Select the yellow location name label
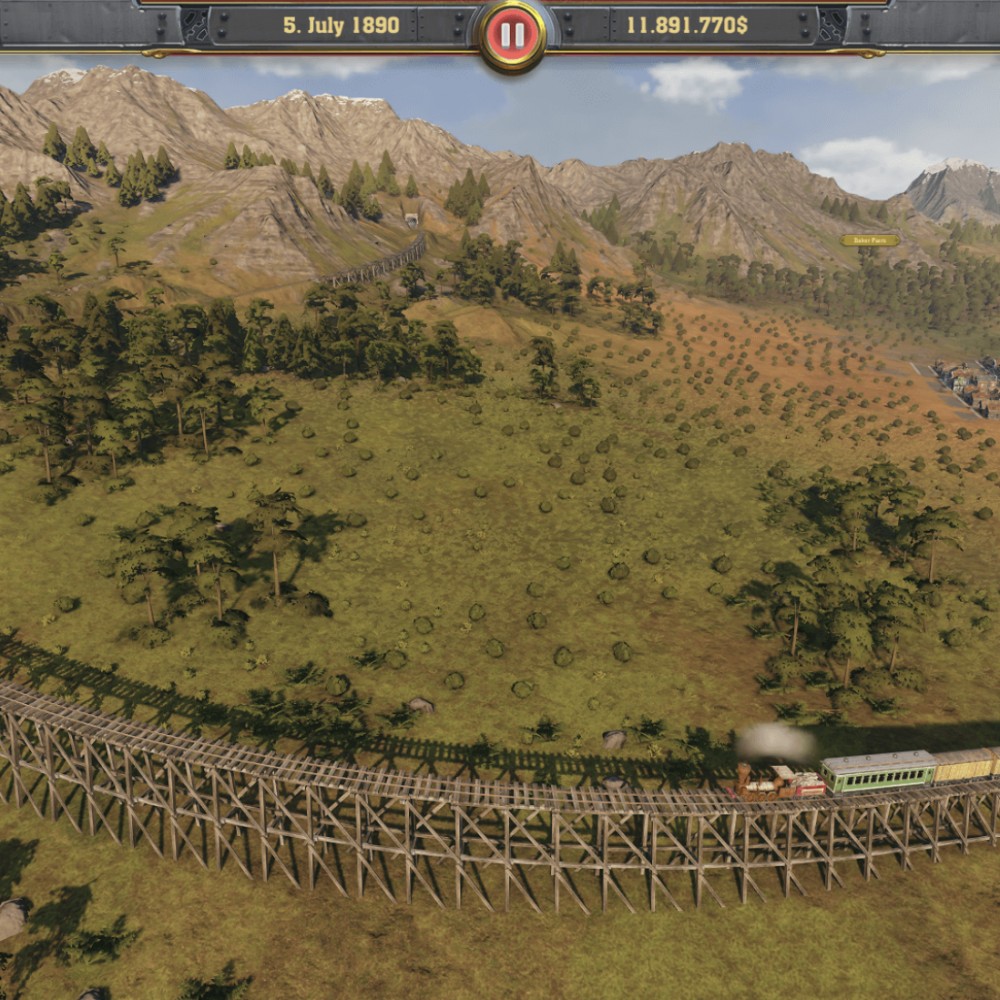 coord(869,240)
